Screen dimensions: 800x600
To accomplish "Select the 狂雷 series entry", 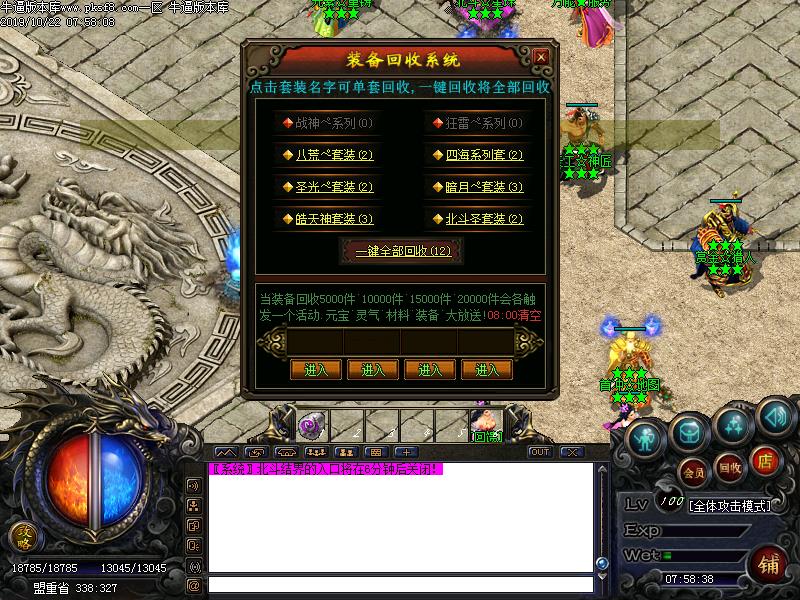I will tap(477, 123).
